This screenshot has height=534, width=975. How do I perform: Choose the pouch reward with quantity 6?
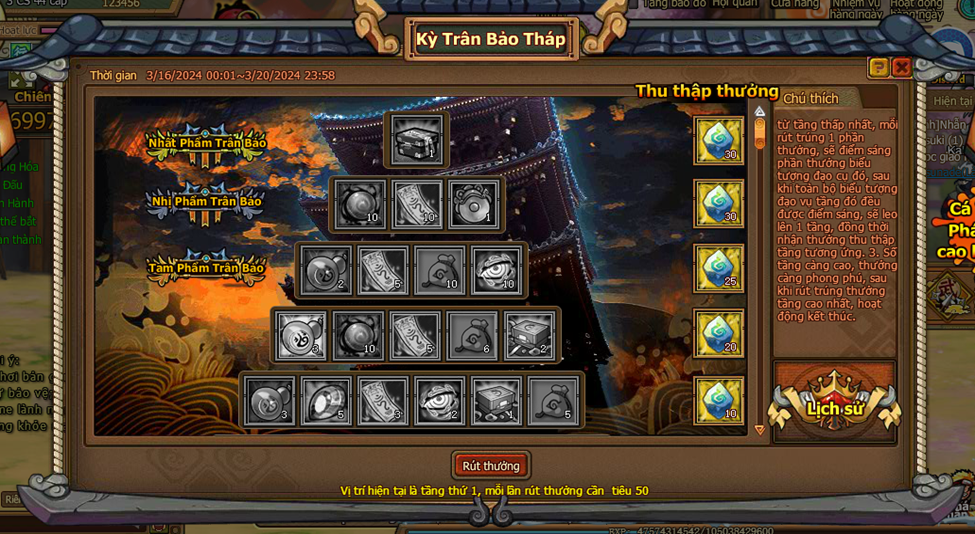[472, 335]
